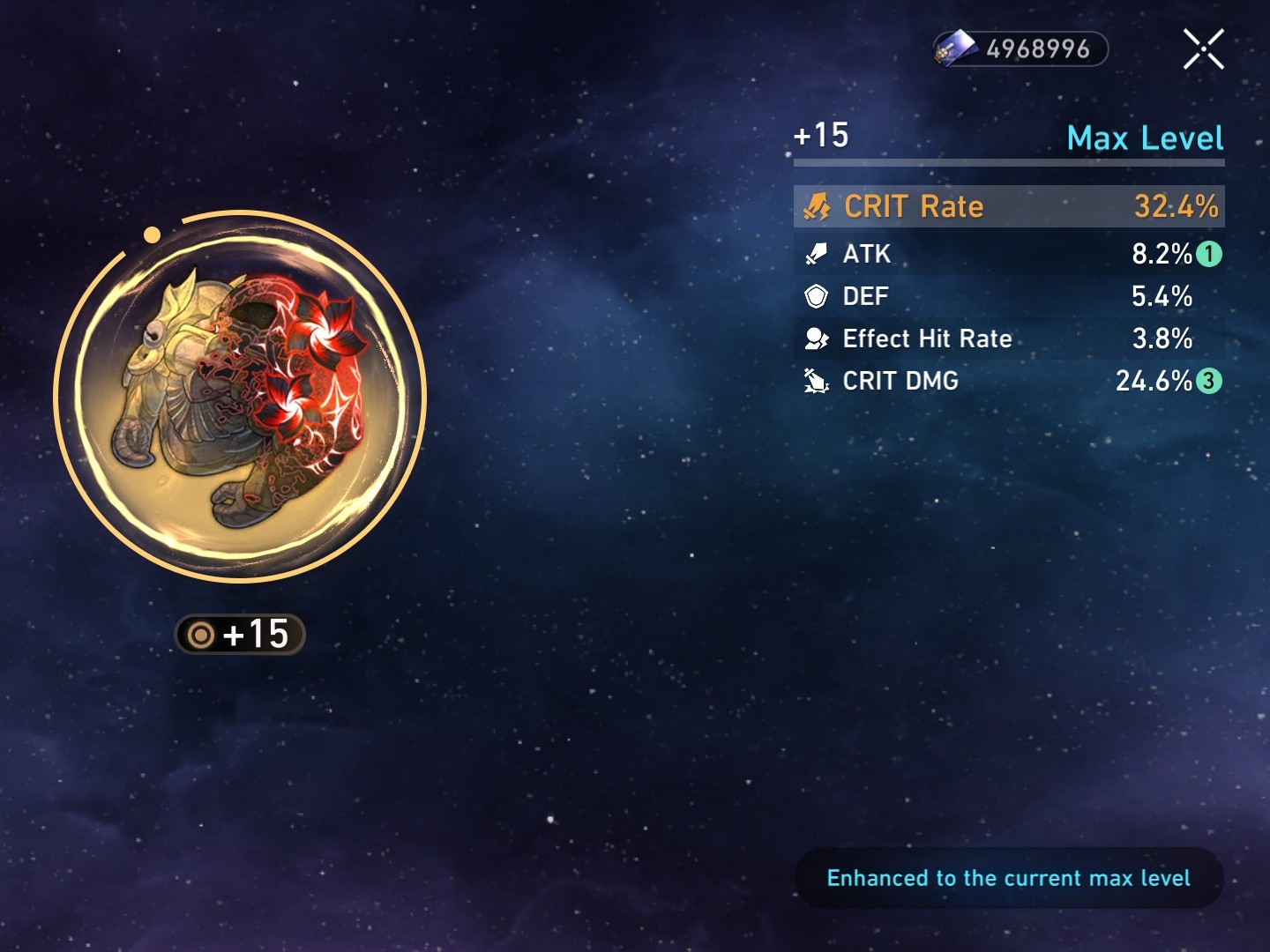Image resolution: width=1270 pixels, height=952 pixels.
Task: Click the orange enhancement level indicator icon
Action: (199, 635)
